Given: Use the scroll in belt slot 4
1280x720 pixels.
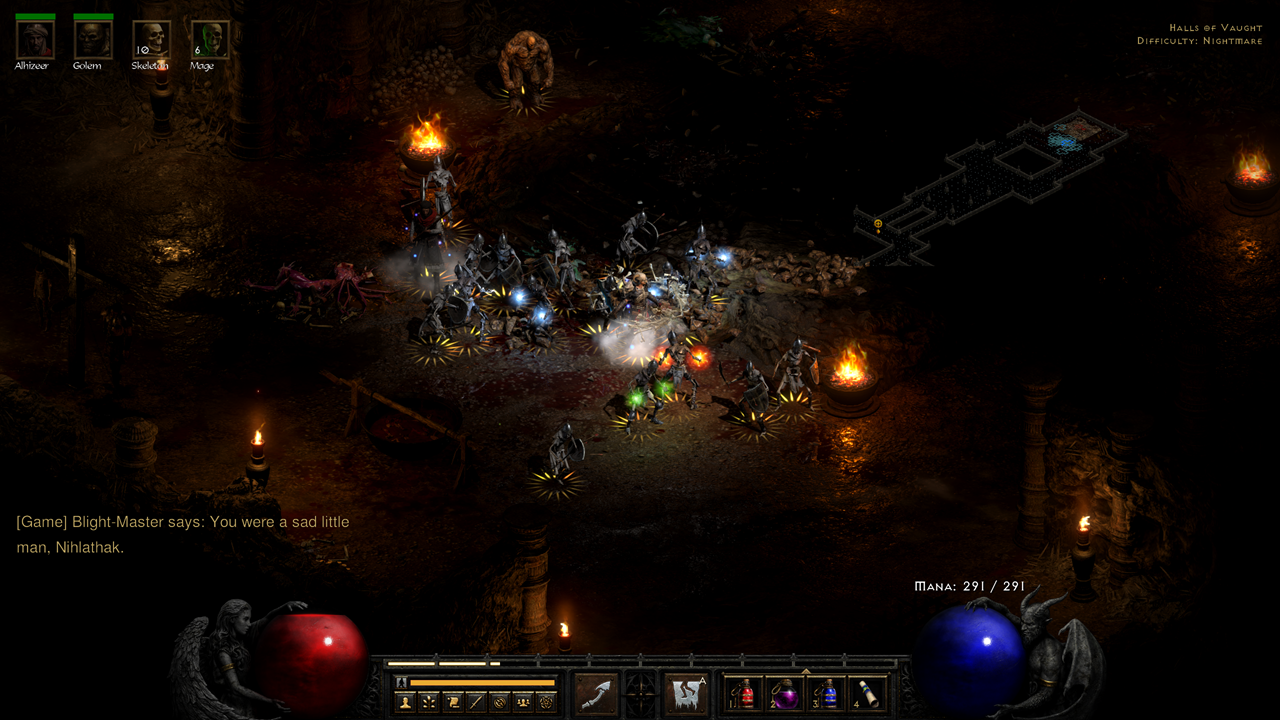Looking at the screenshot, I should [867, 694].
